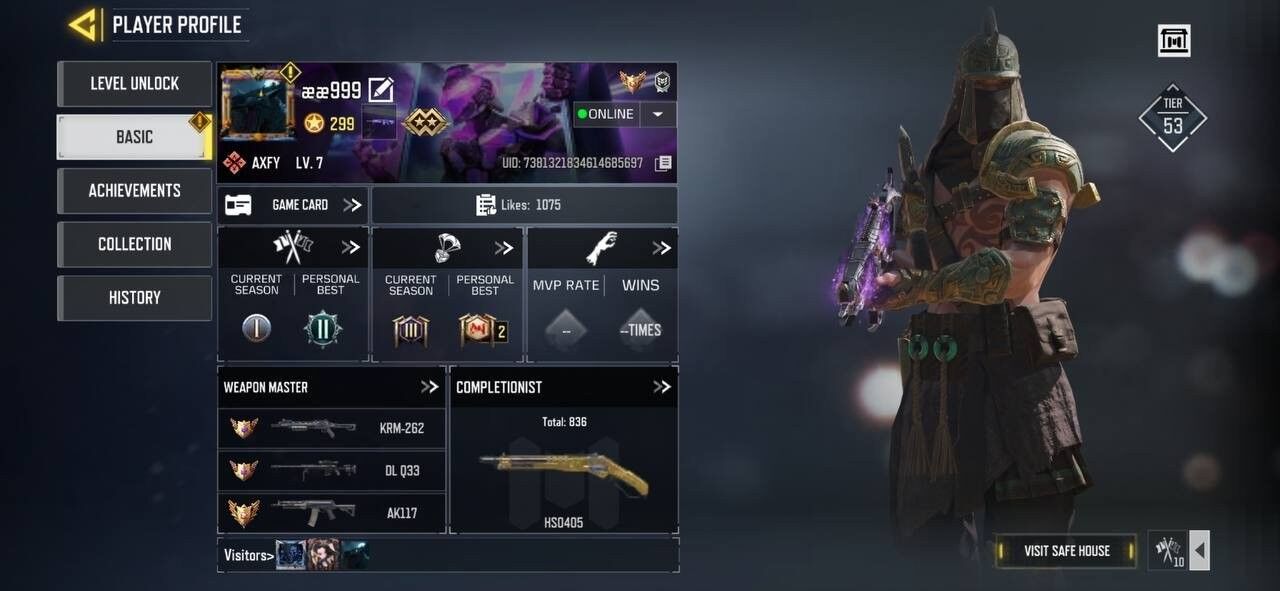Select the KRM-262 weapon row

[x=332, y=428]
